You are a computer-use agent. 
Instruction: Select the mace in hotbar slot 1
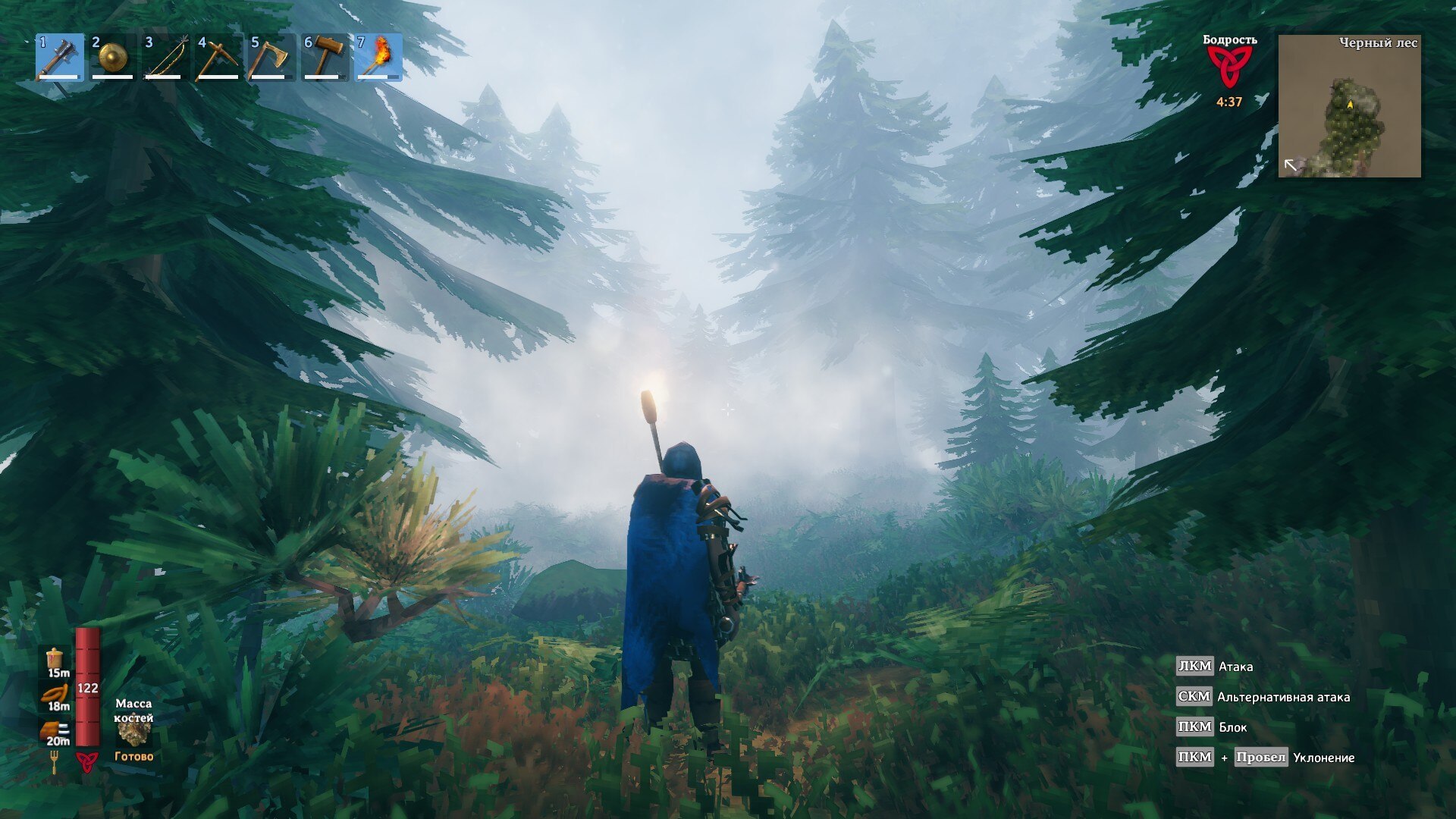(60, 57)
